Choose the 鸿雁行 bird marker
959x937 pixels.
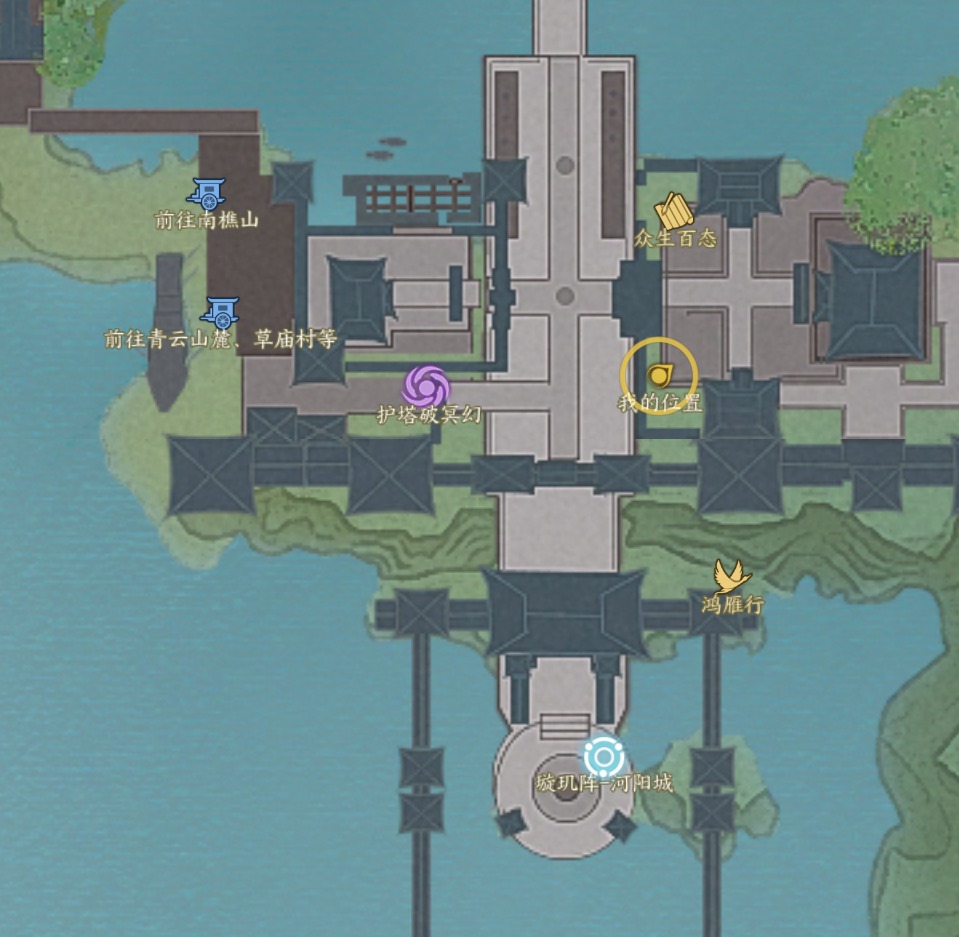(731, 576)
